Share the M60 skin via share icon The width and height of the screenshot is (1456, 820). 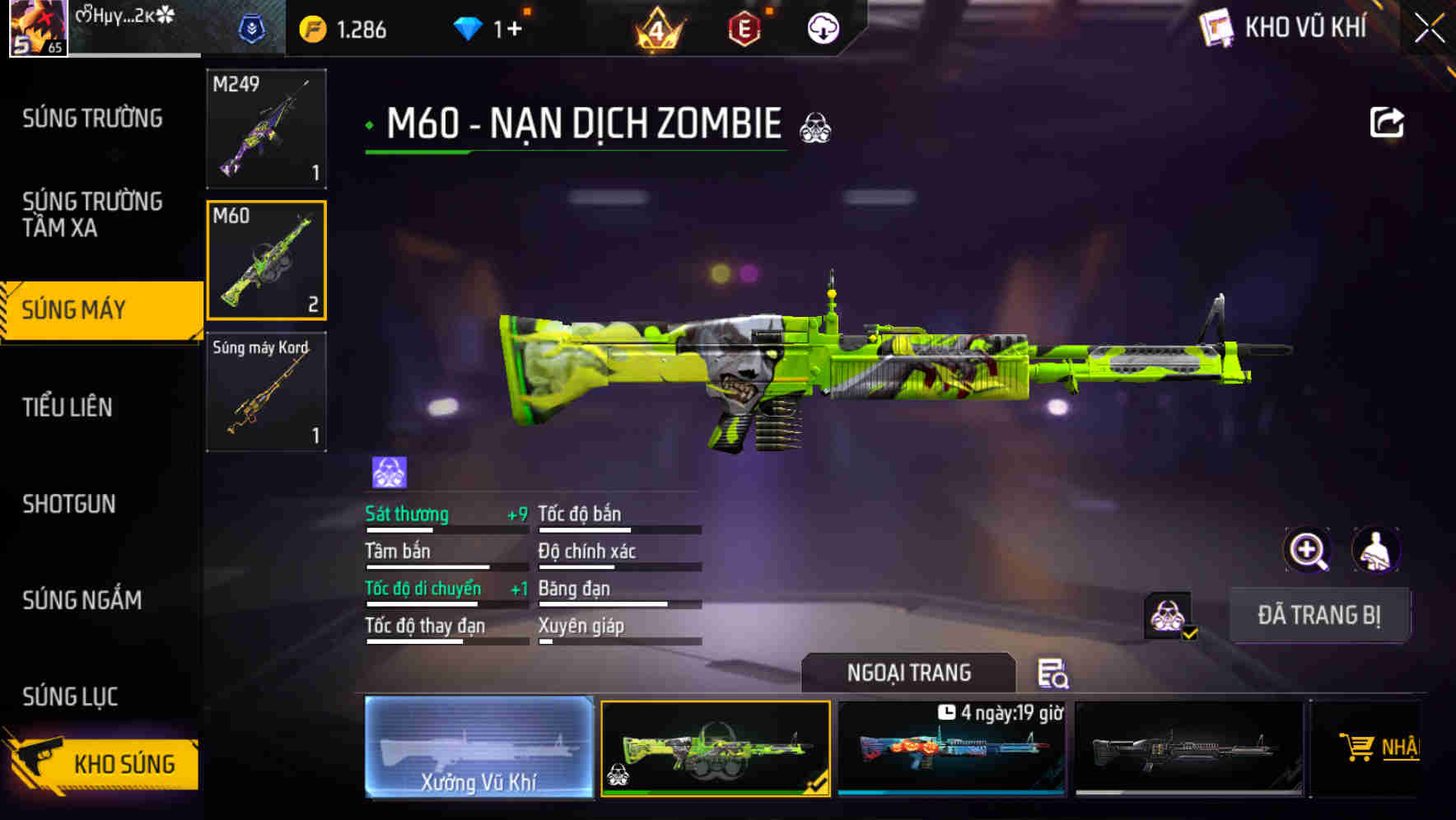[x=1388, y=122]
